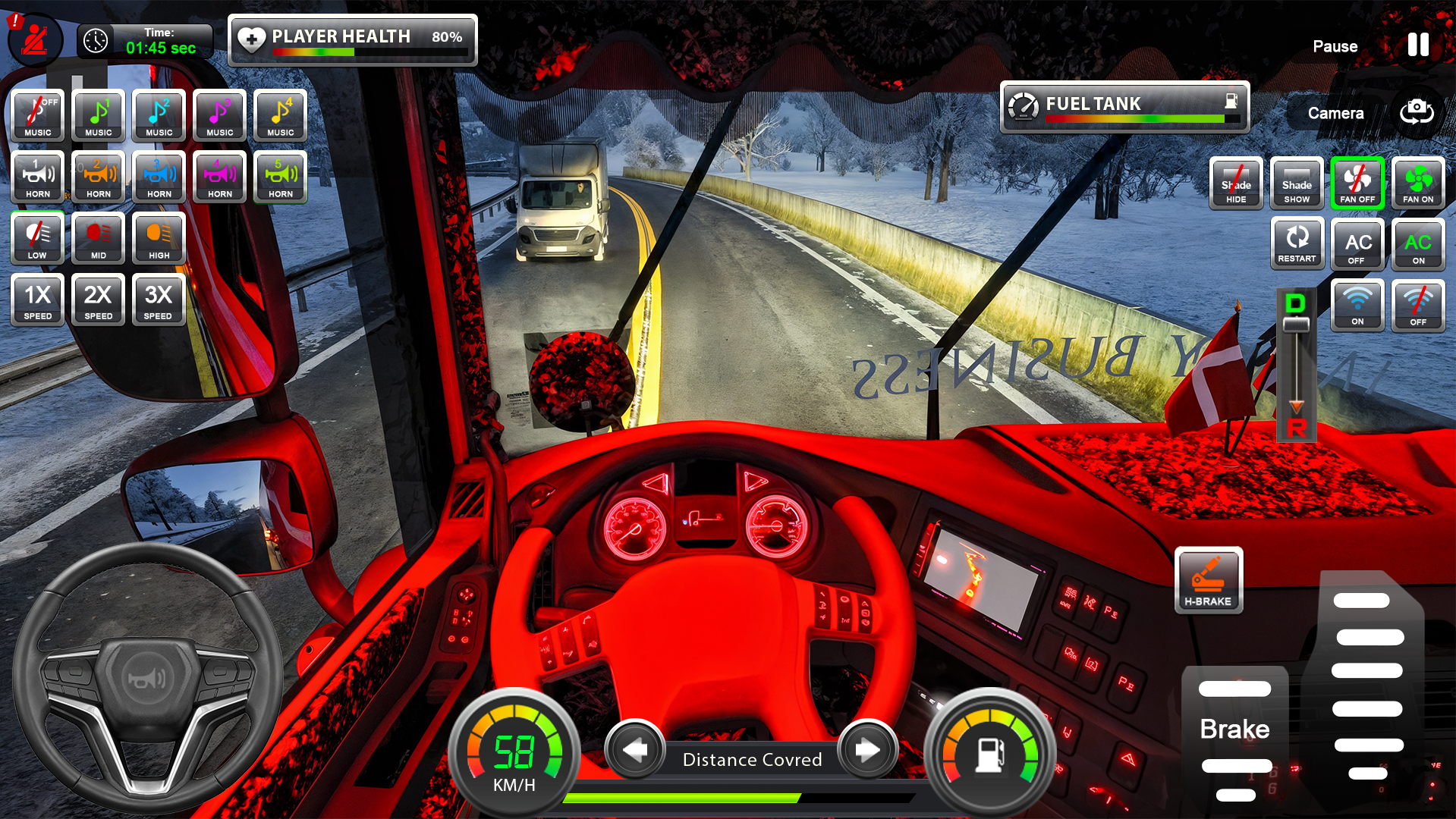The height and width of the screenshot is (819, 1456).
Task: Switch headlights to HIGH beam
Action: pyautogui.click(x=159, y=238)
